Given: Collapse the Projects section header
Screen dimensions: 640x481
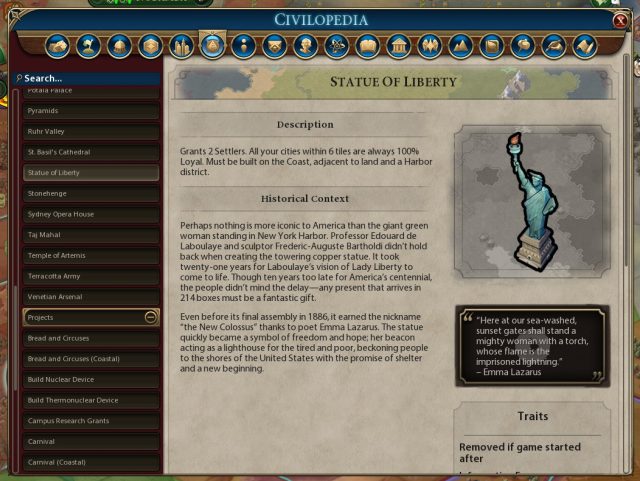Looking at the screenshot, I should click(150, 317).
